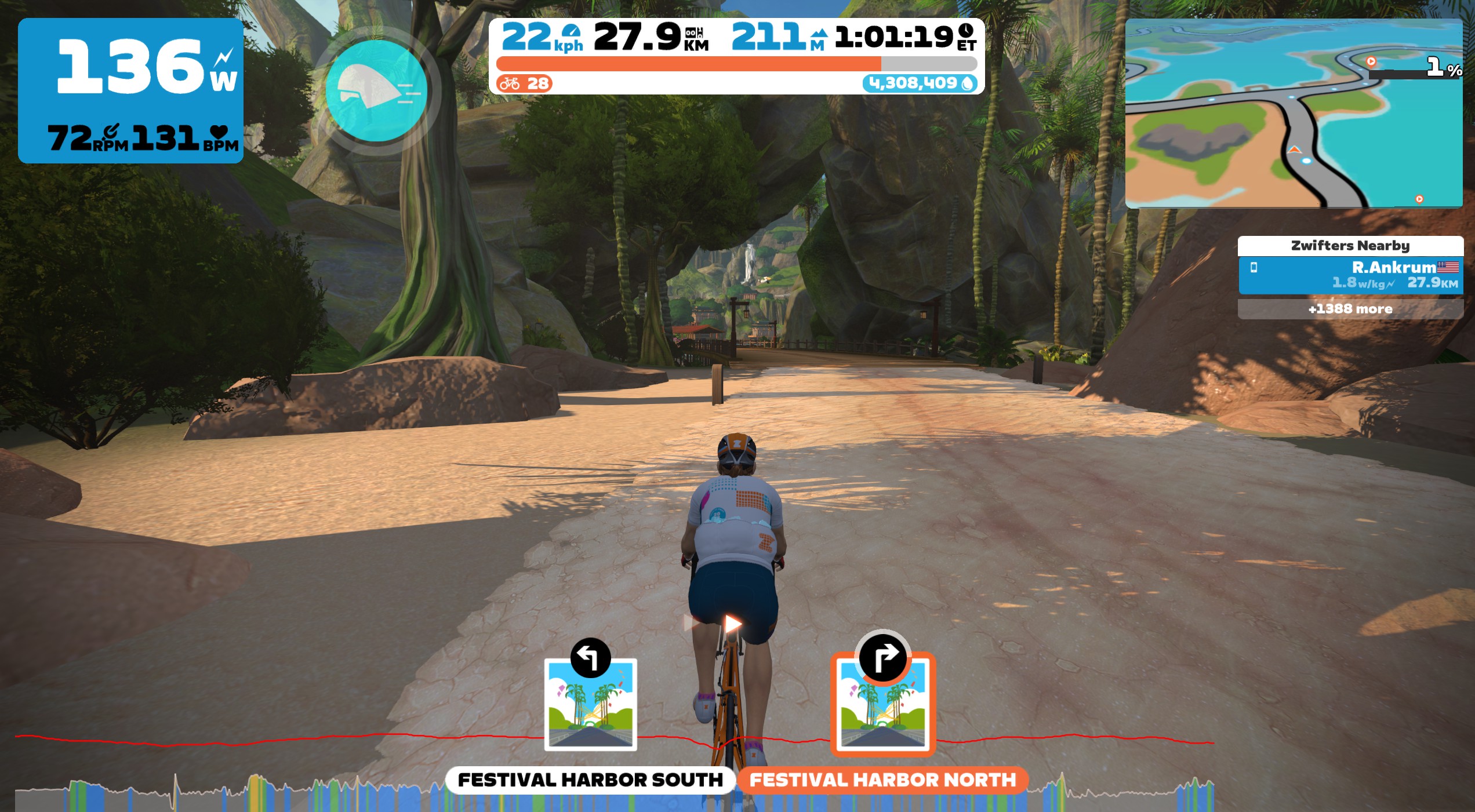
Task: Open the minimap view
Action: click(x=1293, y=113)
